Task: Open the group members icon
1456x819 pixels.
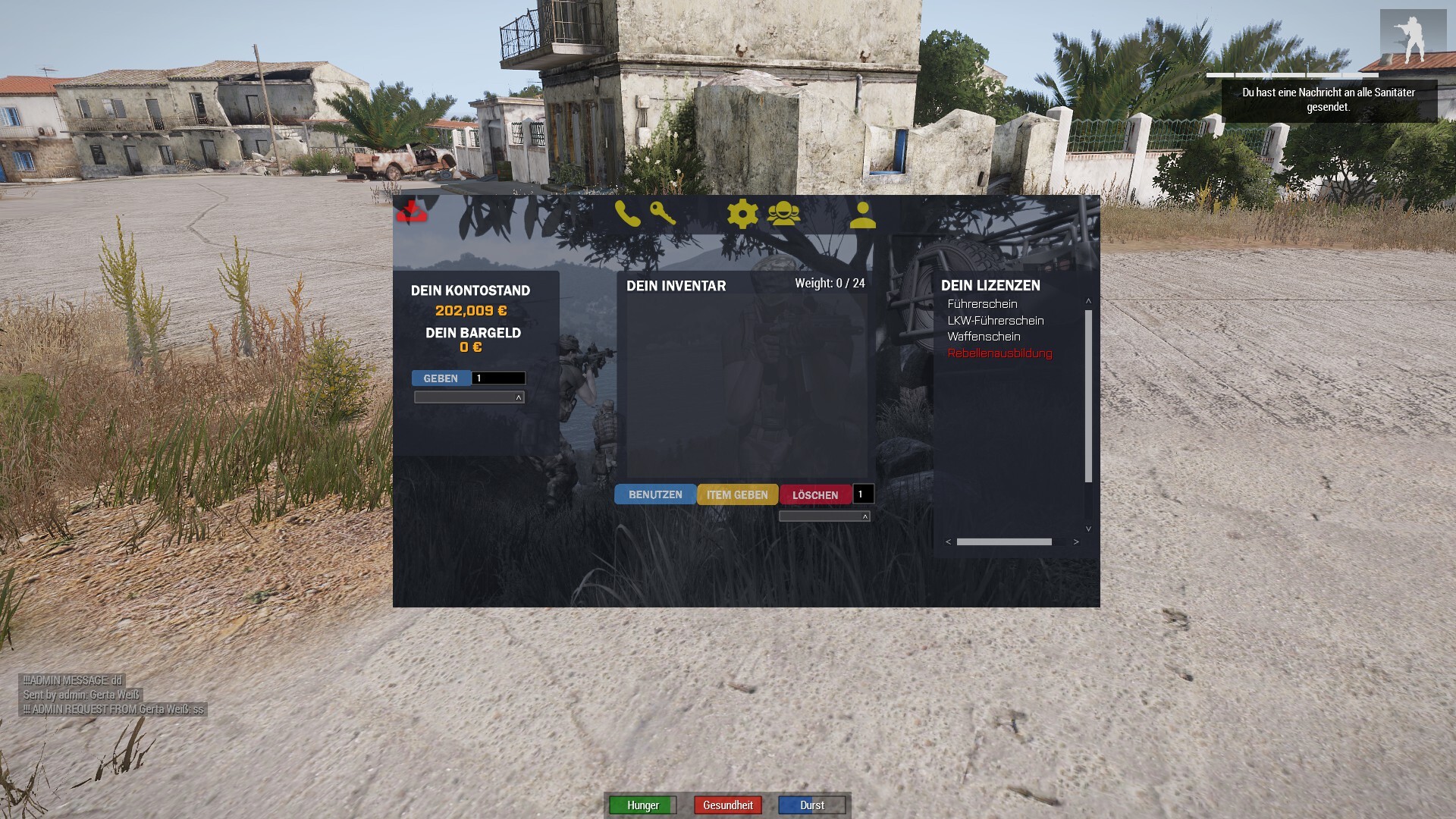Action: 783,215
